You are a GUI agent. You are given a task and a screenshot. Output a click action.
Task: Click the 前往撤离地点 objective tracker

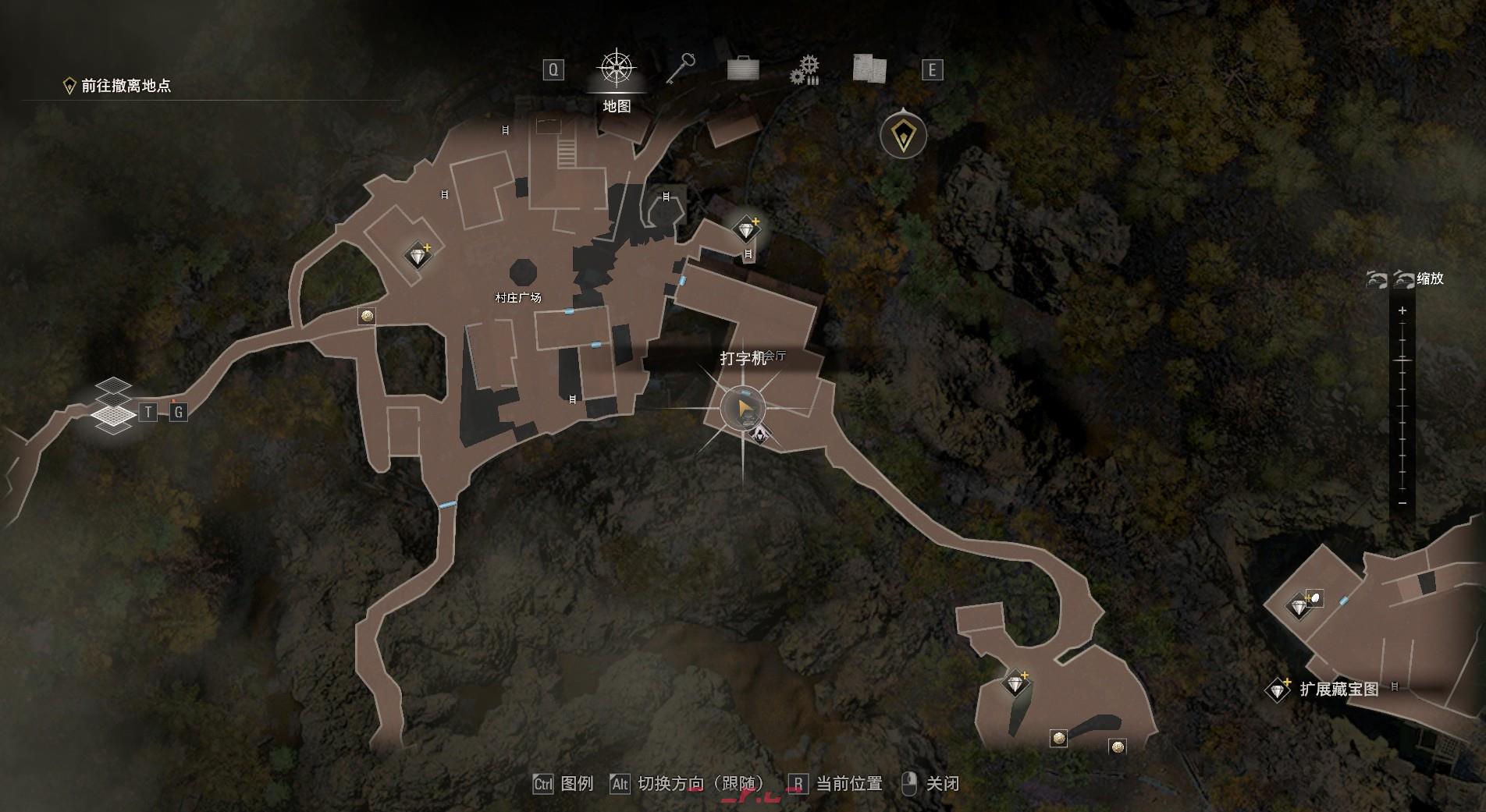117,86
